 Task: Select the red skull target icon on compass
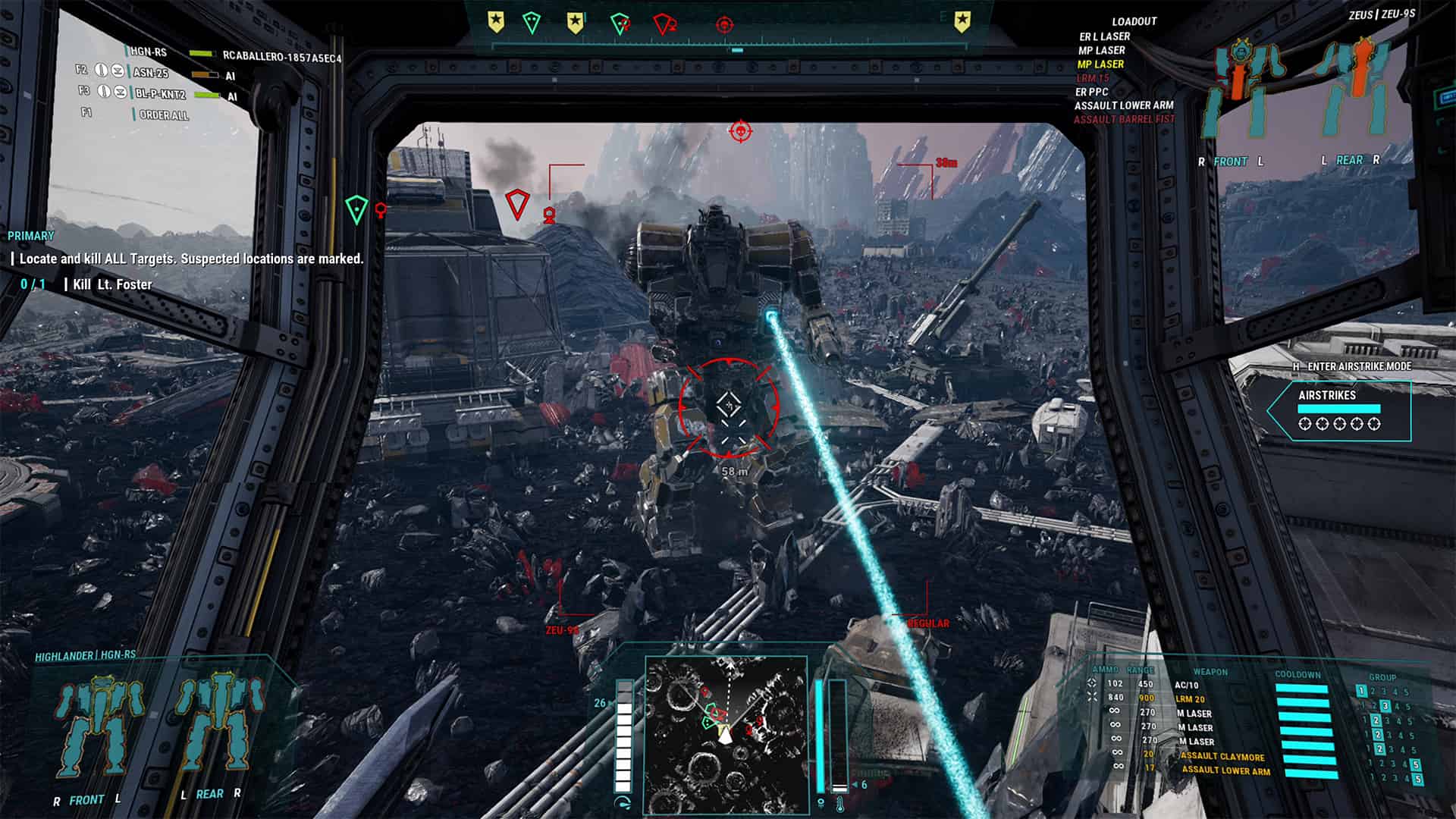coord(725,24)
